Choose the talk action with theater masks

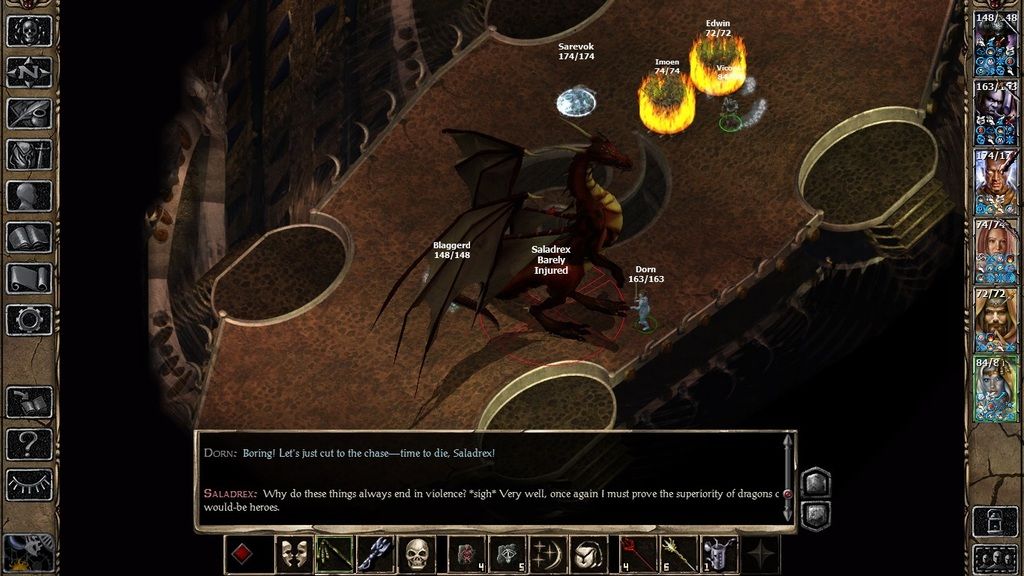pyautogui.click(x=293, y=554)
